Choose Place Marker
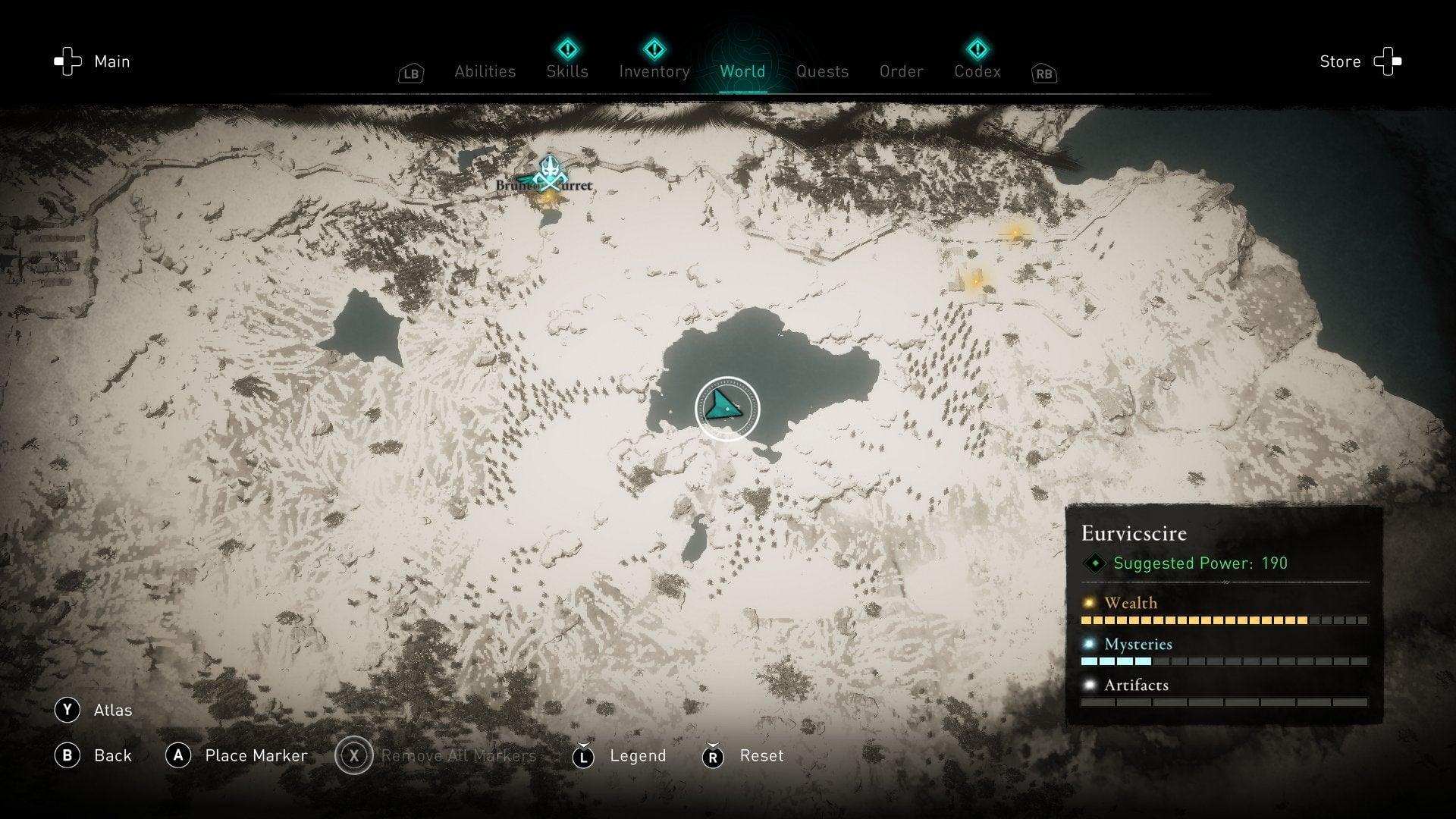Image resolution: width=1456 pixels, height=819 pixels. point(236,755)
